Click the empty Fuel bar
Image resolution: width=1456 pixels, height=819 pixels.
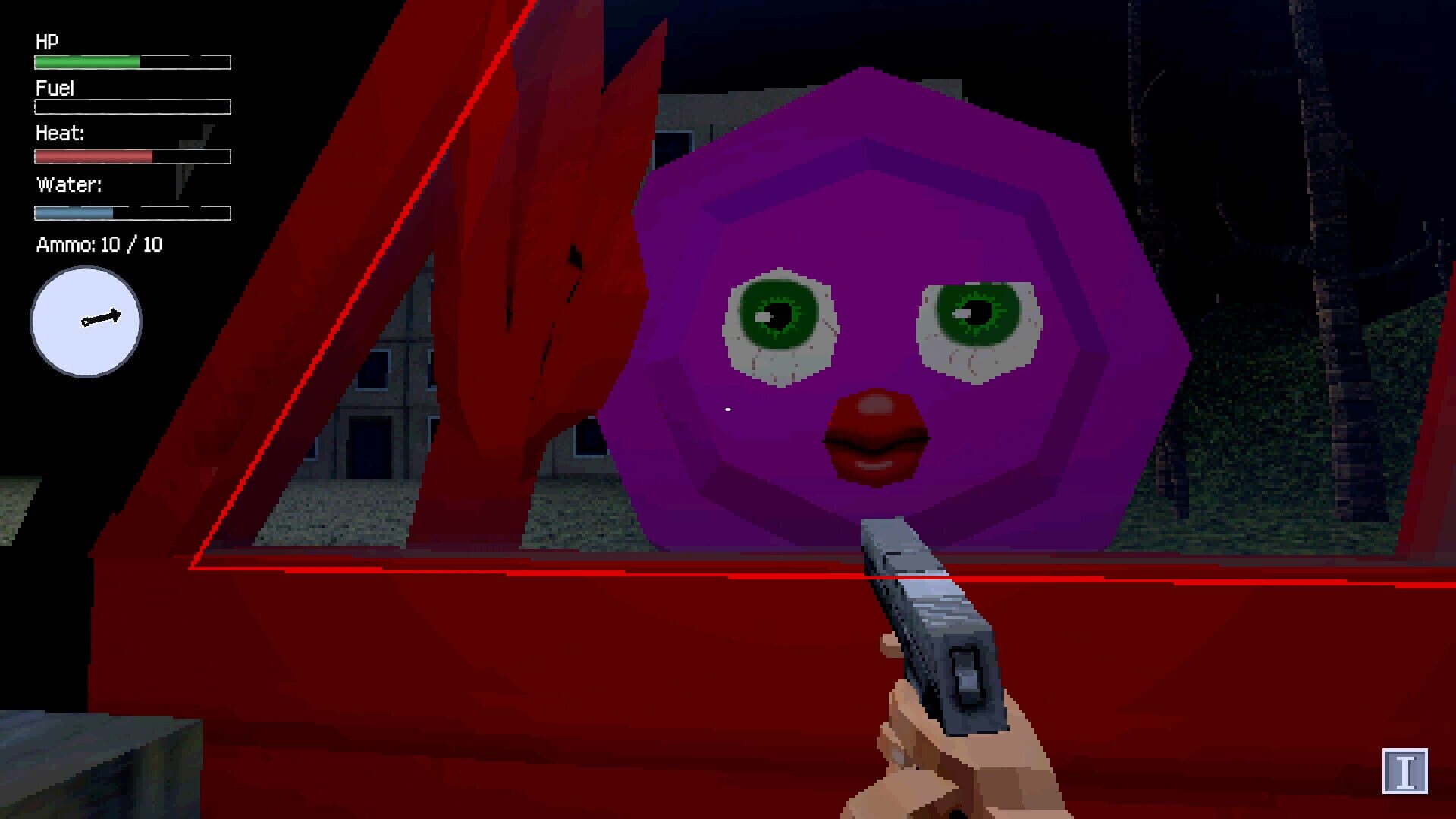(x=130, y=107)
